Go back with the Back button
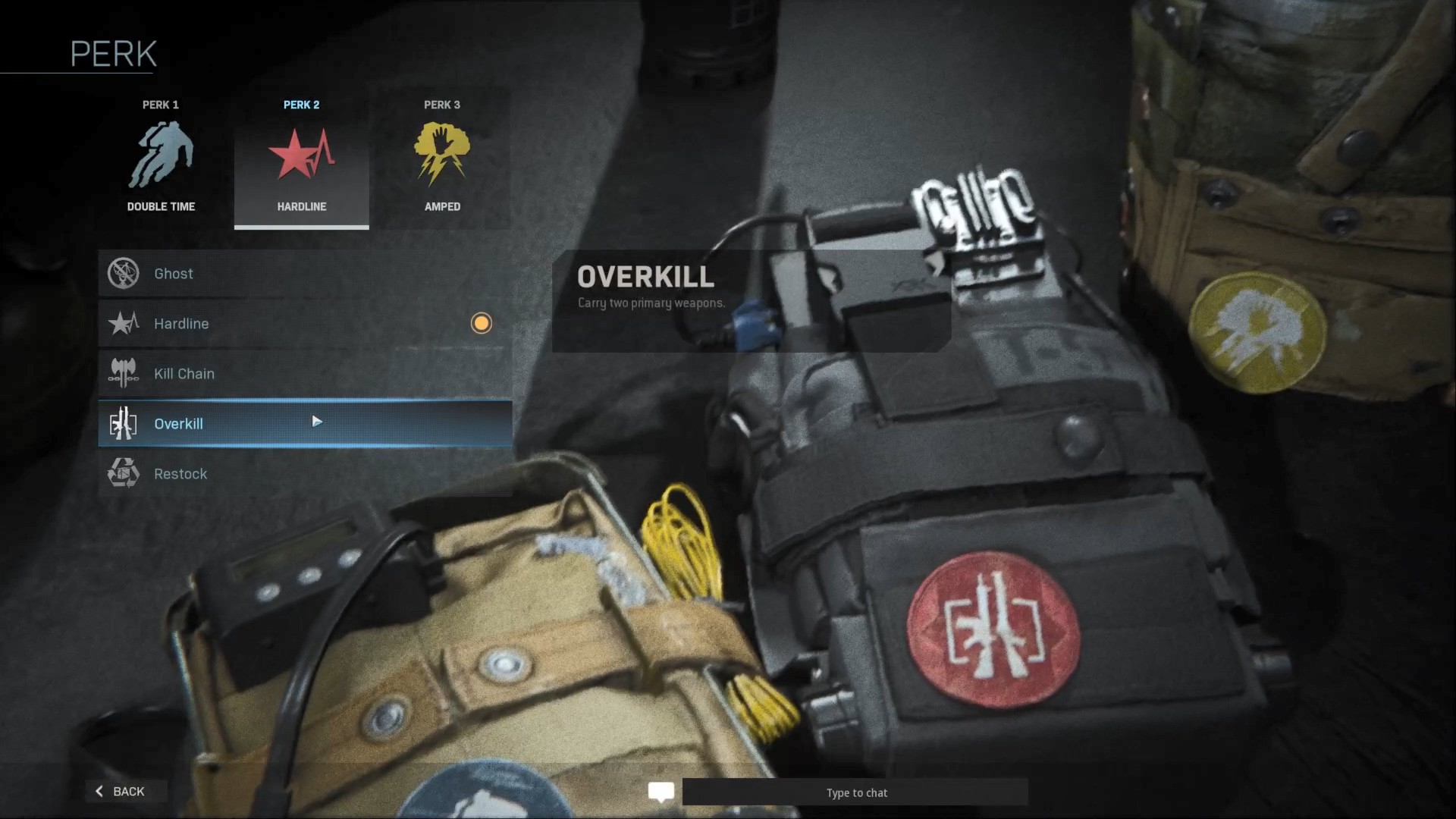The width and height of the screenshot is (1456, 819). [x=121, y=791]
